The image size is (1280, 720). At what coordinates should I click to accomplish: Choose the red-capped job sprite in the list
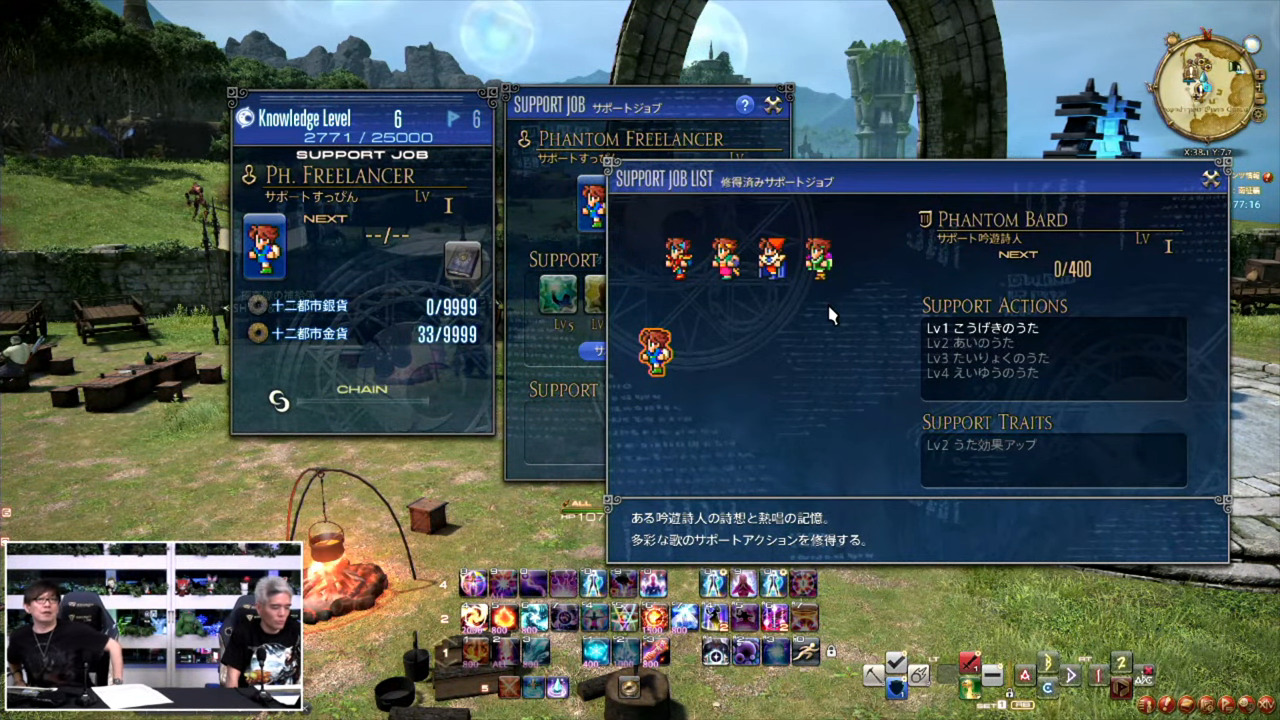click(x=771, y=257)
